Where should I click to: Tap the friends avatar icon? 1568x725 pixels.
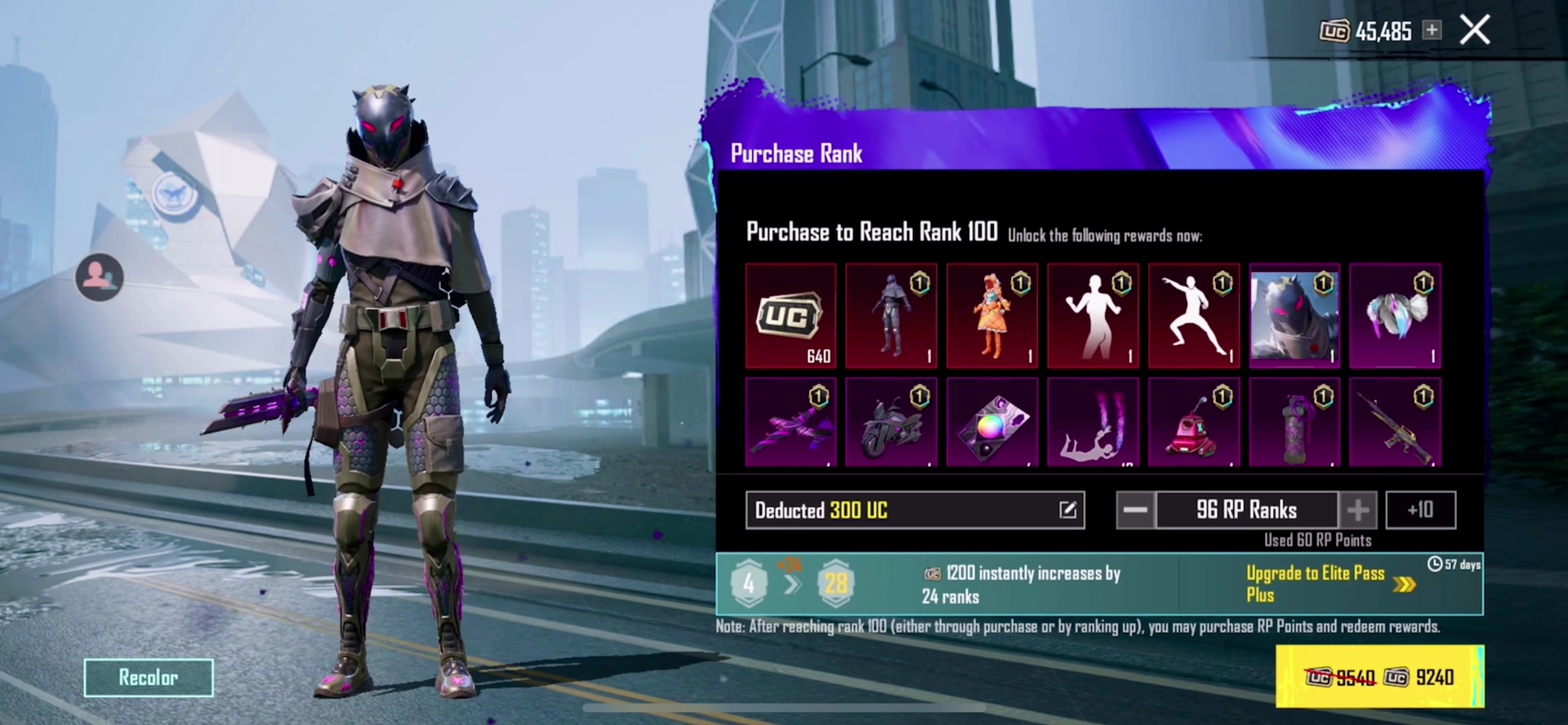coord(100,277)
